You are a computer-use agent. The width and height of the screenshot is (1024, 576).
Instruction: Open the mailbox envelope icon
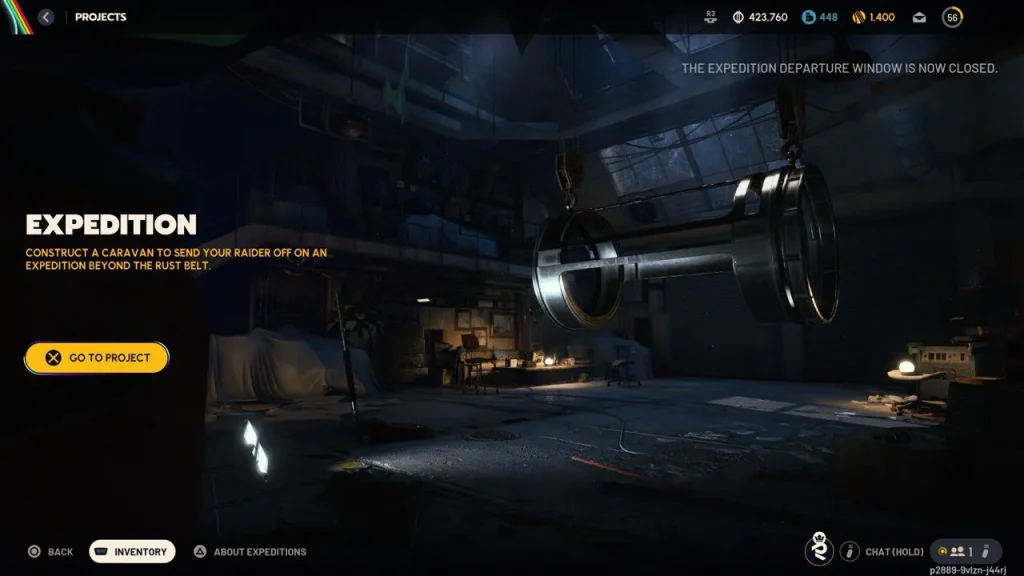(x=920, y=17)
